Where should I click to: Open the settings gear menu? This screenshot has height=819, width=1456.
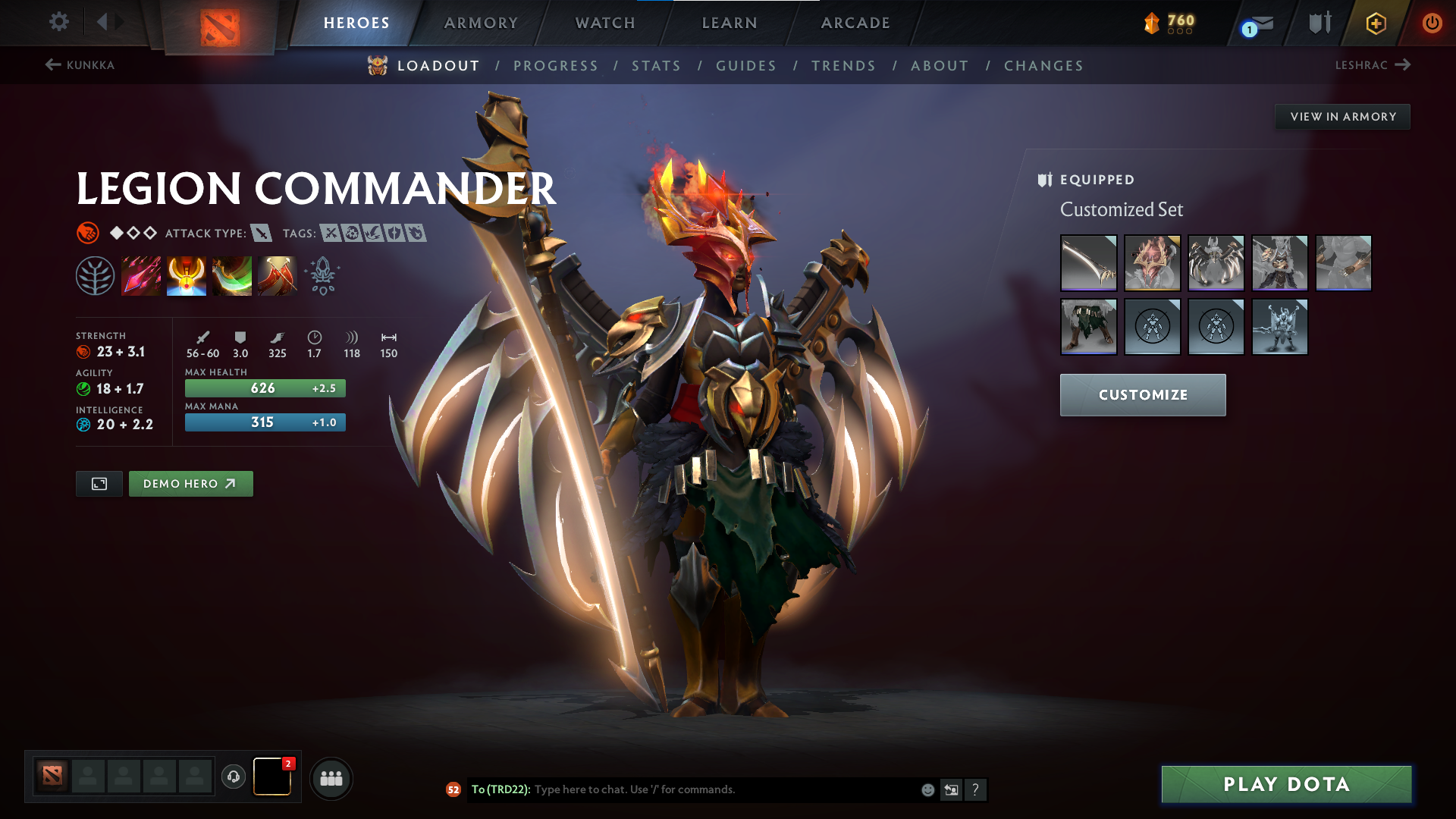58,23
